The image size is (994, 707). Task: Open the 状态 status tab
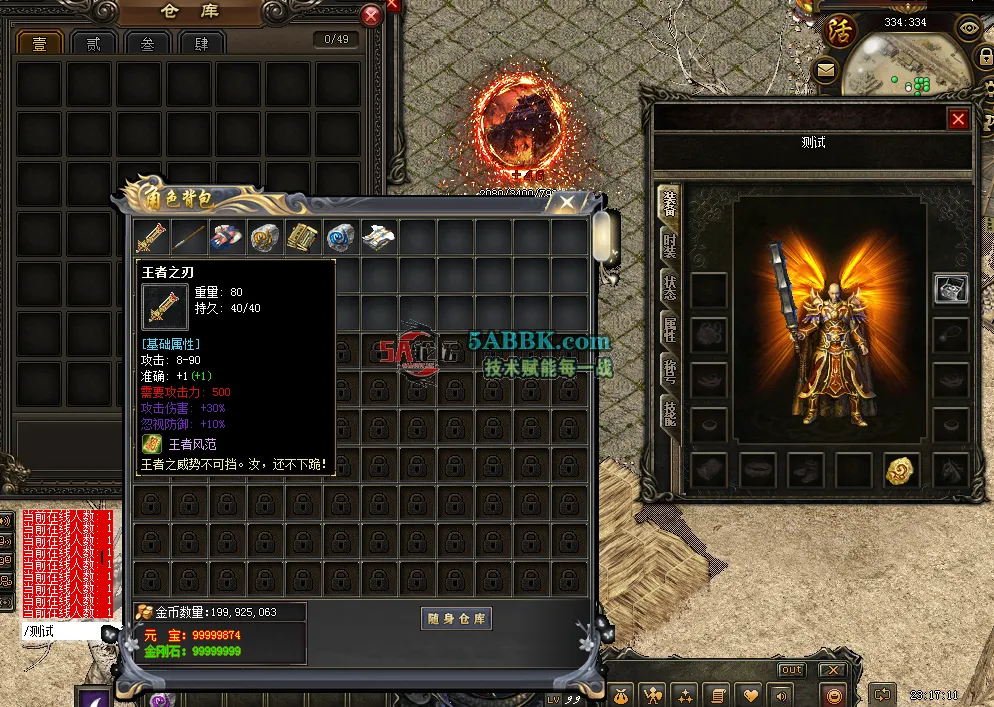point(669,287)
